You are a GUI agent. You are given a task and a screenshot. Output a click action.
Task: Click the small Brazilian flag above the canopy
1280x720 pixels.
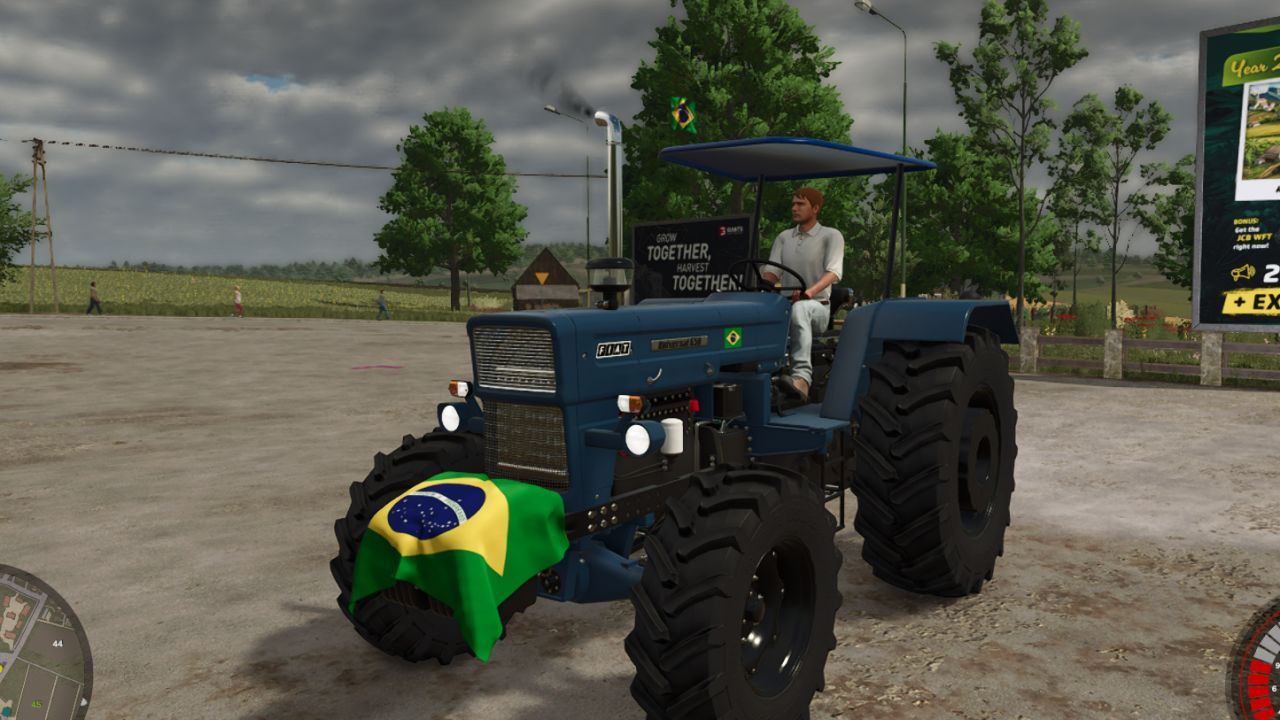click(x=685, y=113)
